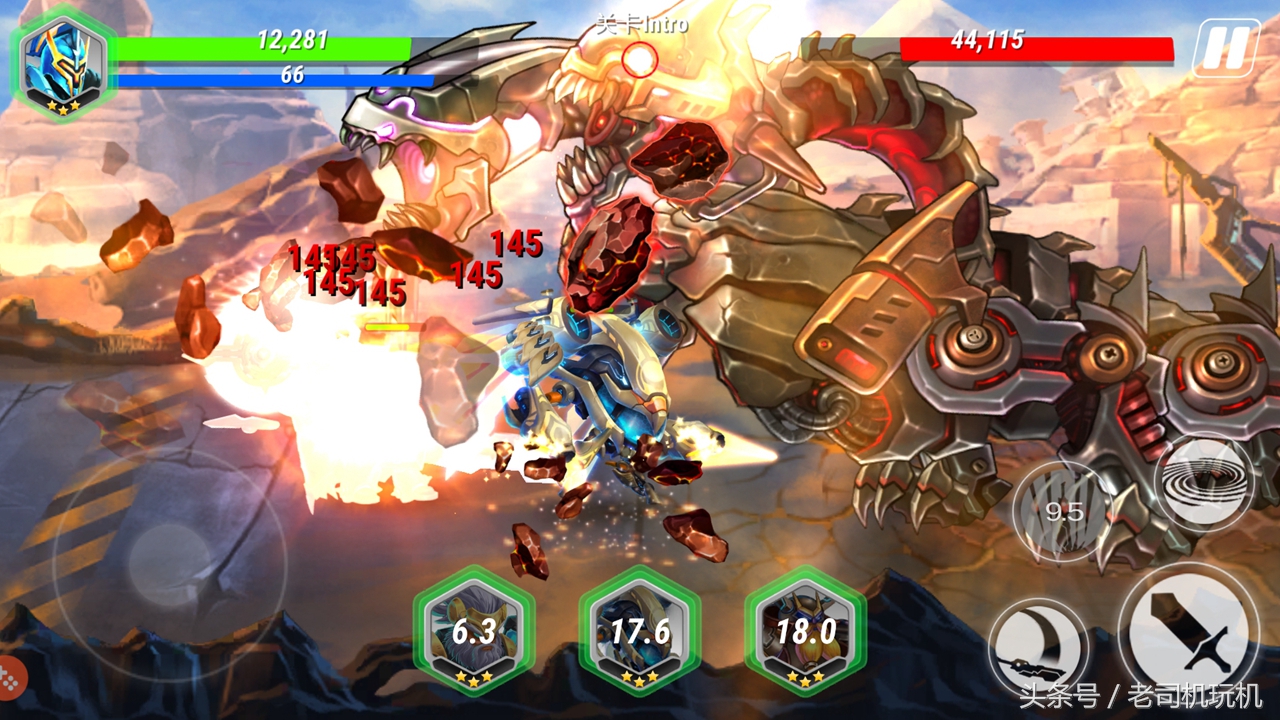Viewport: 1280px width, 720px height.
Task: Switch to the bearded hero at 6.3
Action: tap(473, 630)
